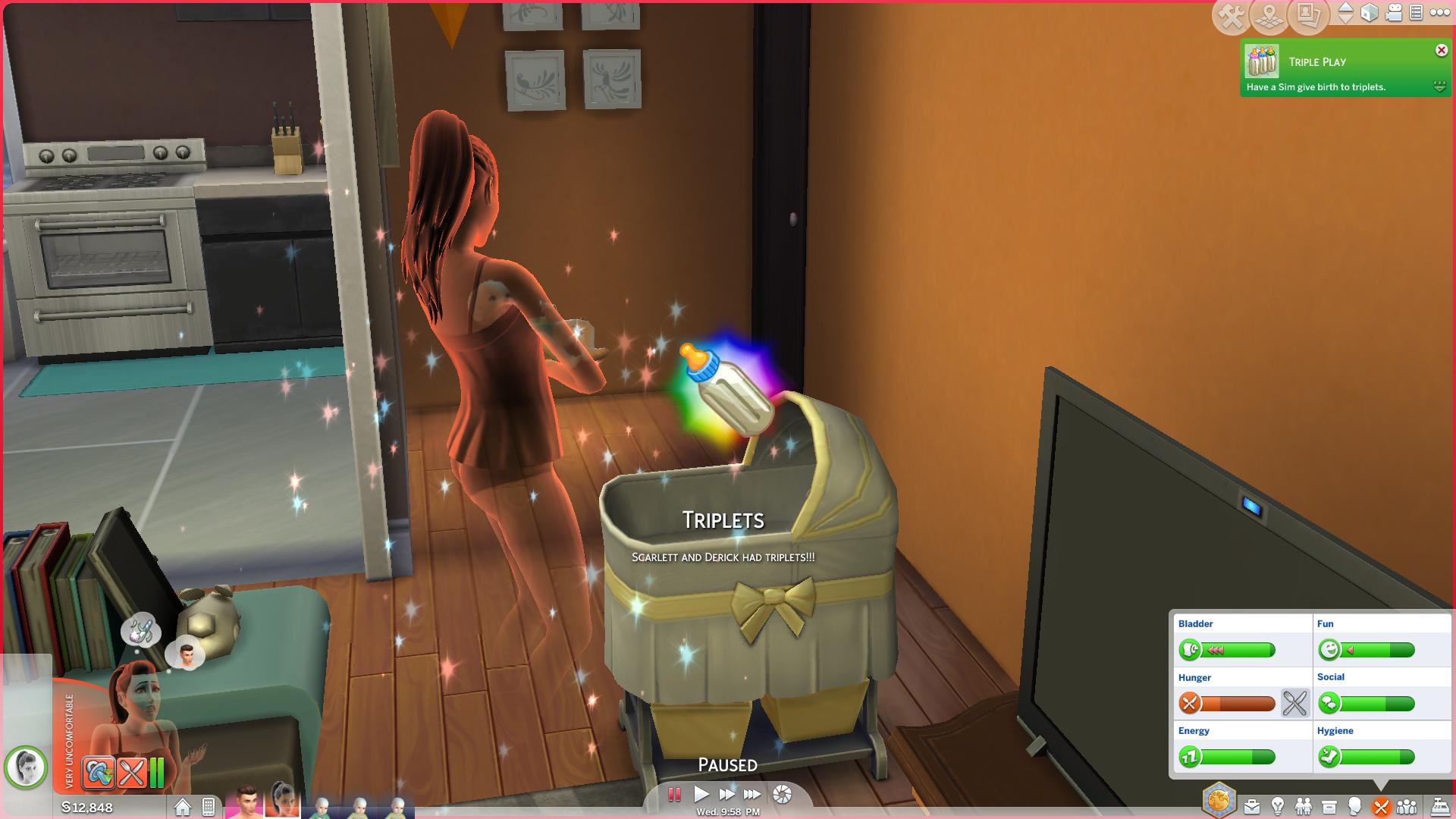
Task: Expand the more options menu
Action: (x=1441, y=12)
